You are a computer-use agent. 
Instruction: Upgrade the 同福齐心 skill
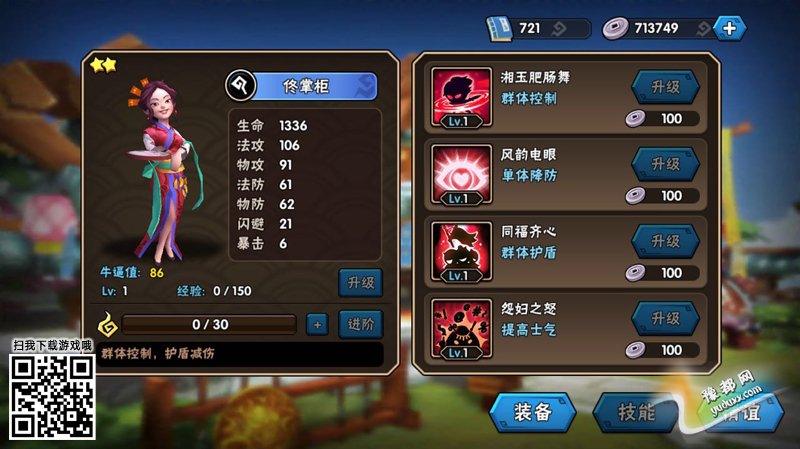click(x=665, y=241)
